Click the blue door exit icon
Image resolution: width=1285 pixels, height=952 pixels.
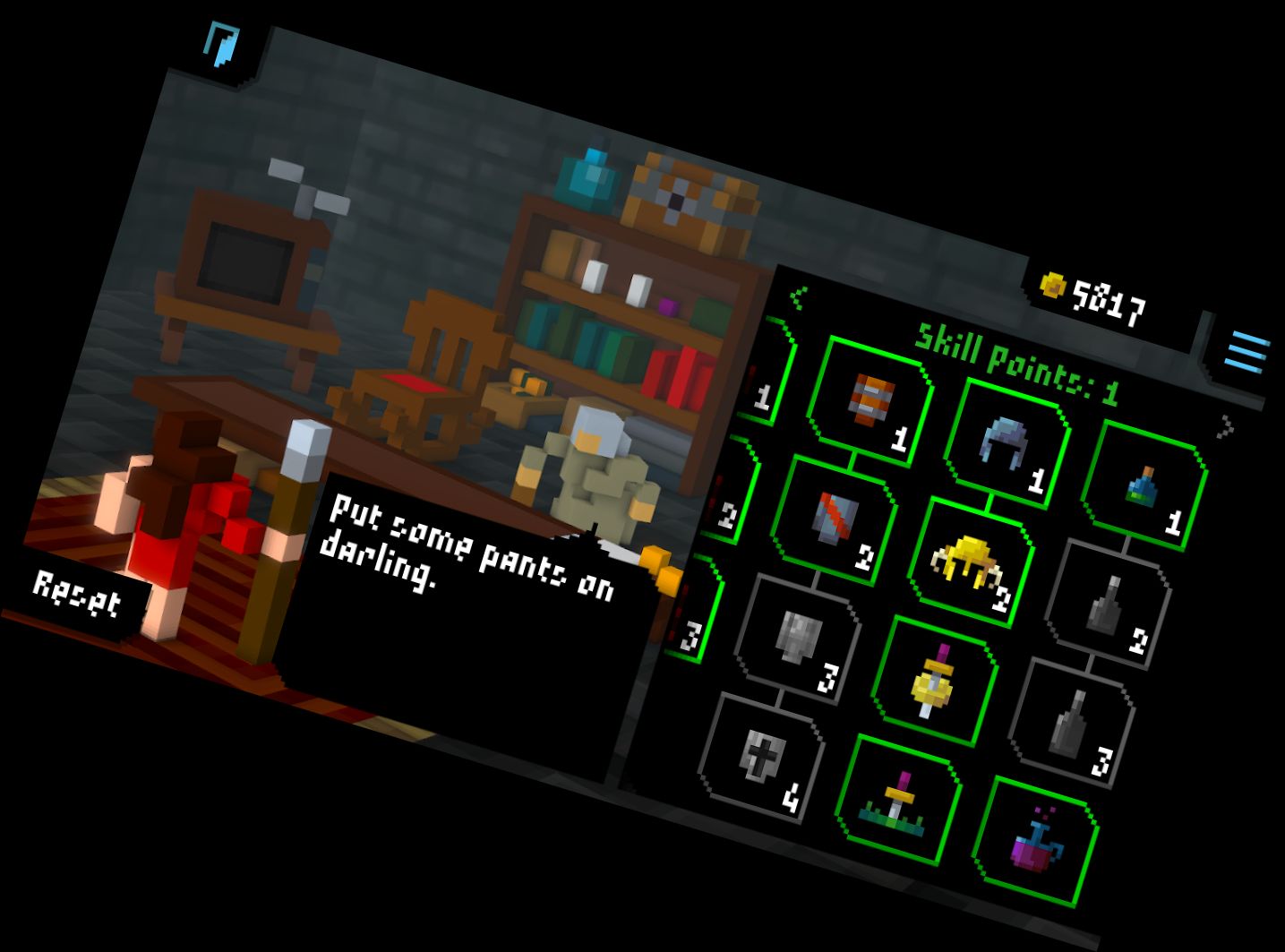click(x=221, y=45)
